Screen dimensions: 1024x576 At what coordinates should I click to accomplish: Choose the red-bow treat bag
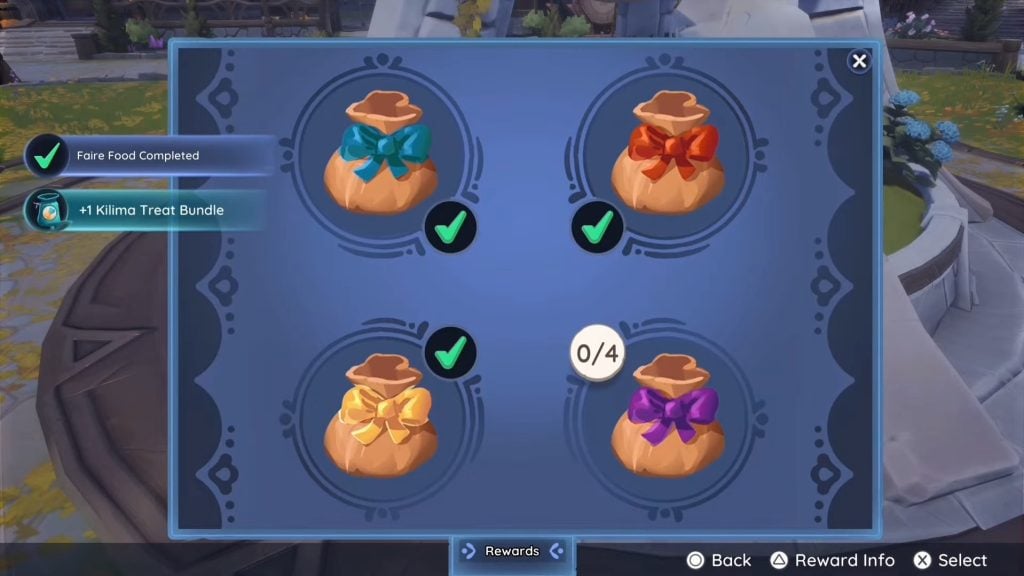pyautogui.click(x=668, y=153)
